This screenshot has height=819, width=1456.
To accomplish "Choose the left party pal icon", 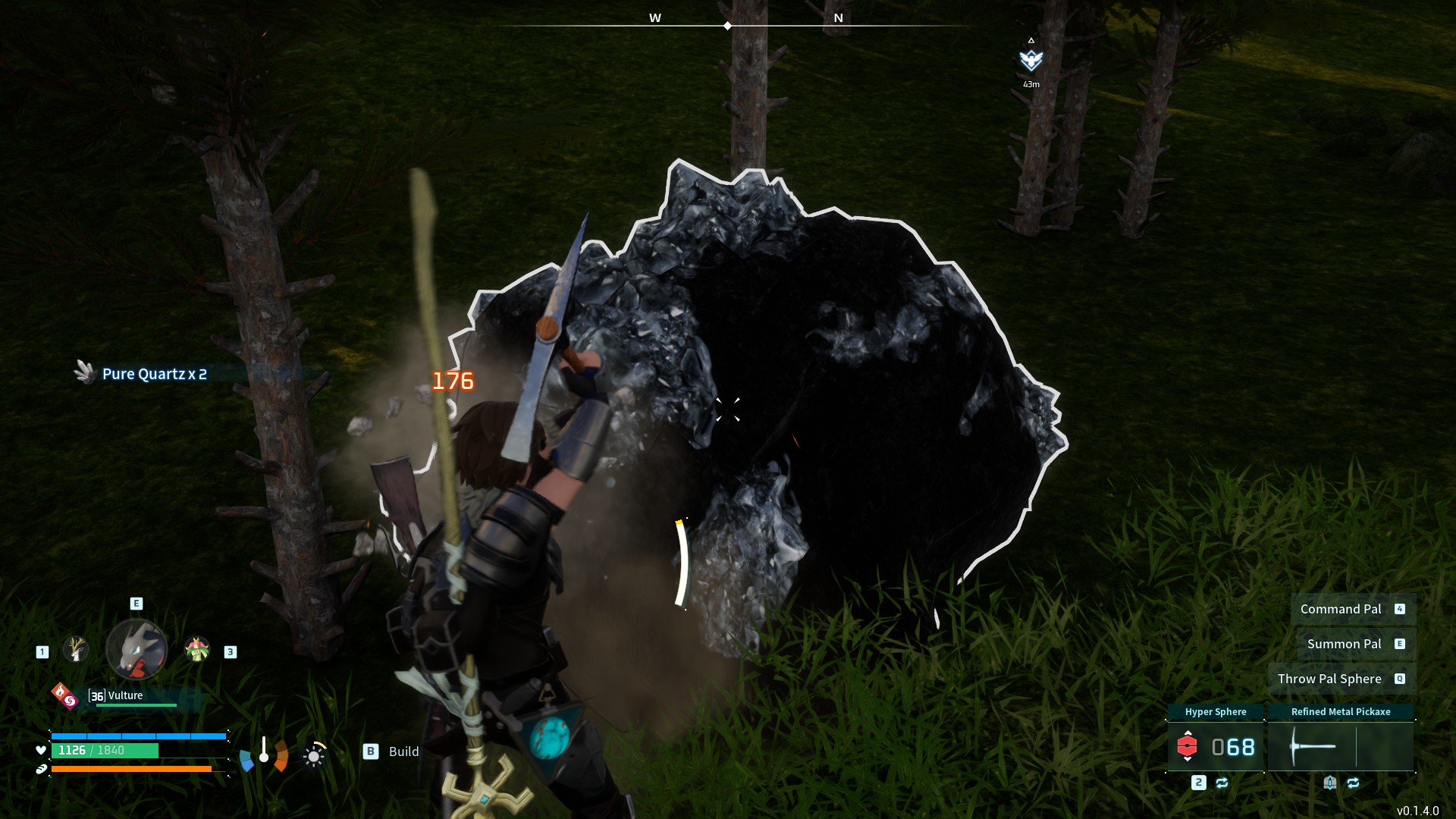I will pos(75,649).
